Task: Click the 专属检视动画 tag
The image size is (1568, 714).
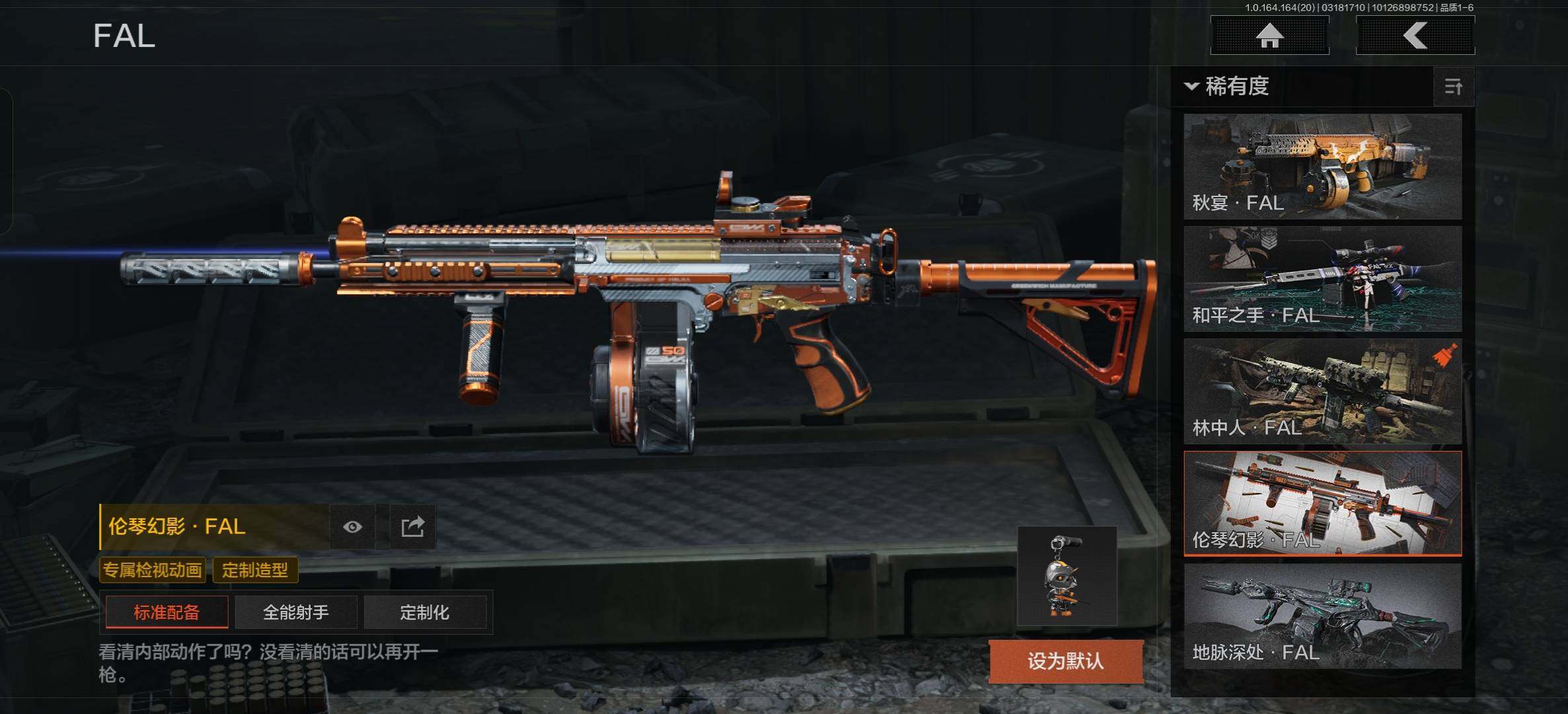Action: [153, 570]
